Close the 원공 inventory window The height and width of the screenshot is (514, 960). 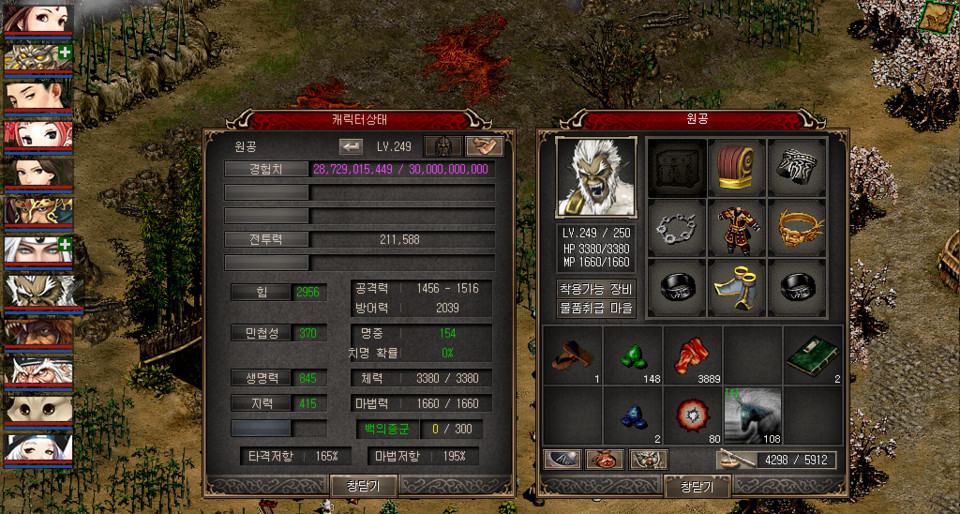tap(697, 486)
